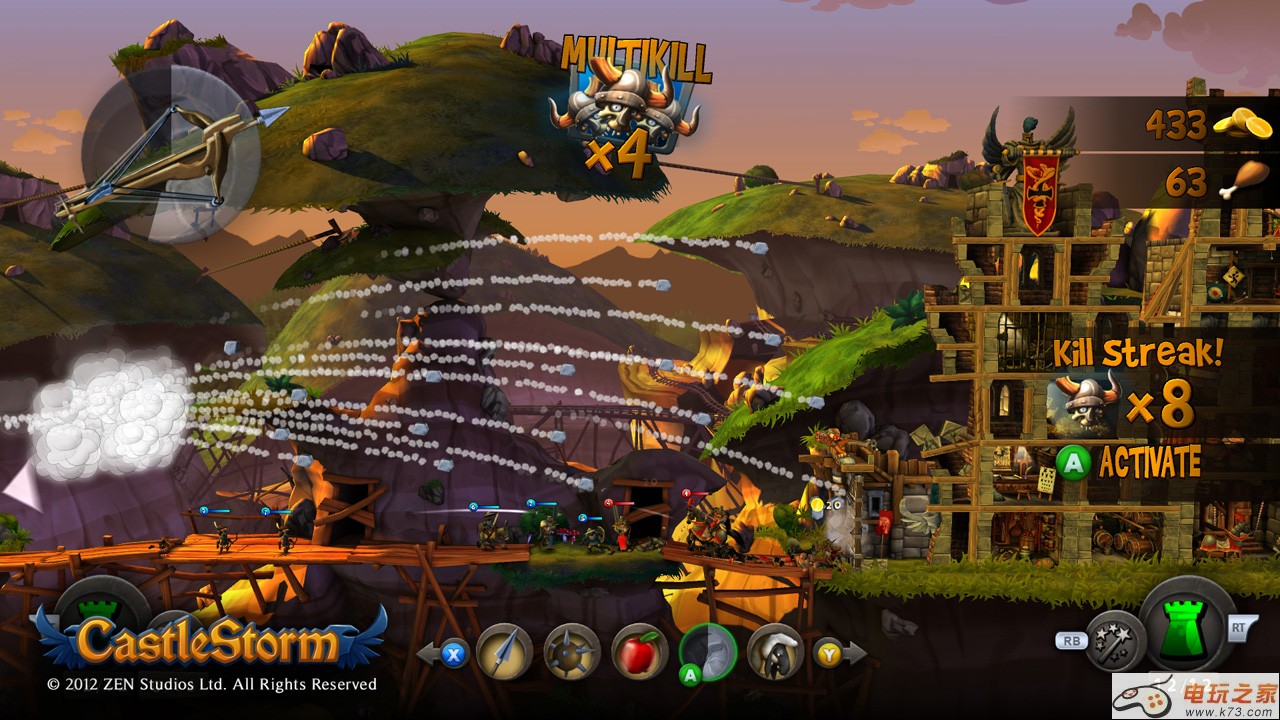
Task: Select the sheep projectile icon
Action: pyautogui.click(x=775, y=651)
